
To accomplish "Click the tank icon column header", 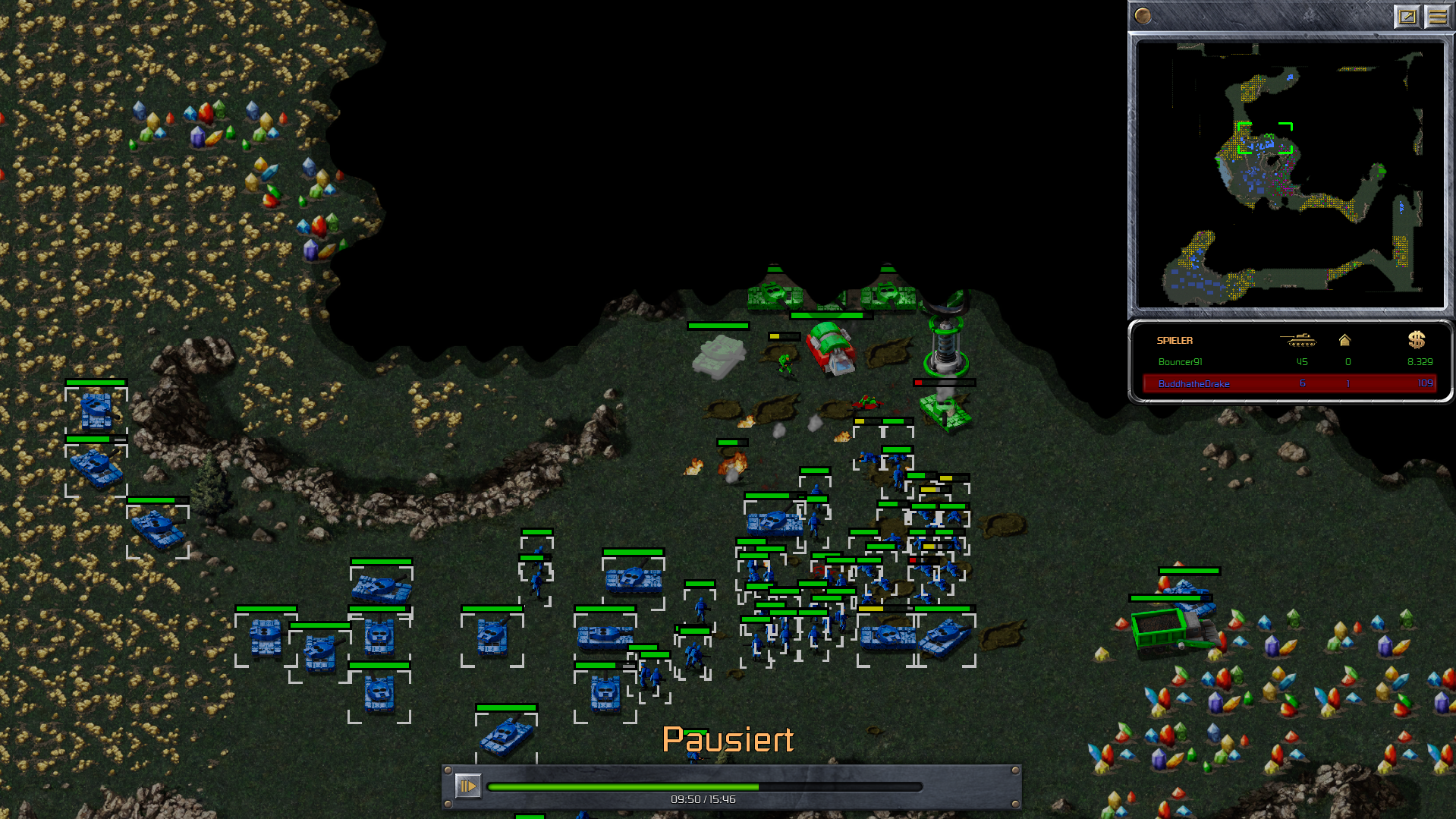I will [1298, 340].
